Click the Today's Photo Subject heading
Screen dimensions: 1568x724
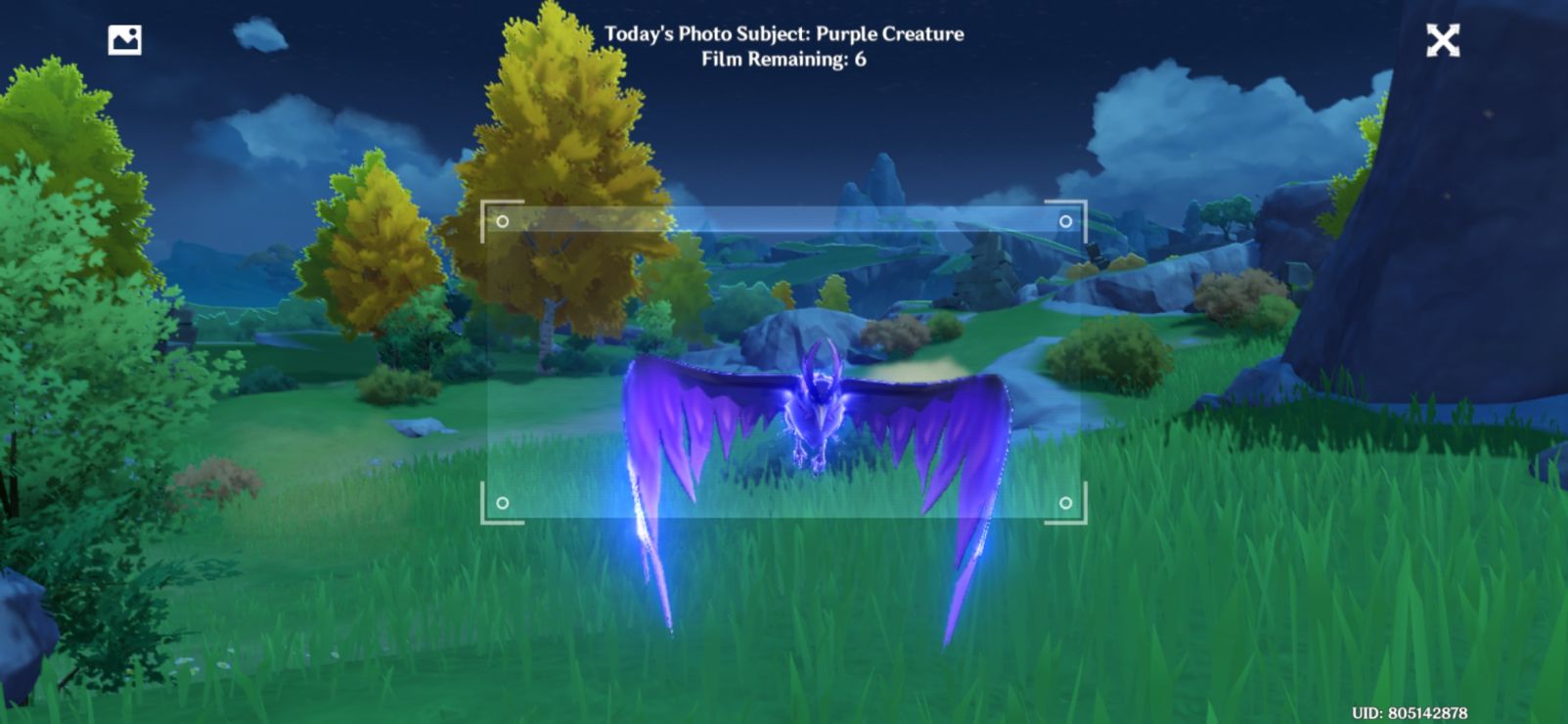(784, 32)
